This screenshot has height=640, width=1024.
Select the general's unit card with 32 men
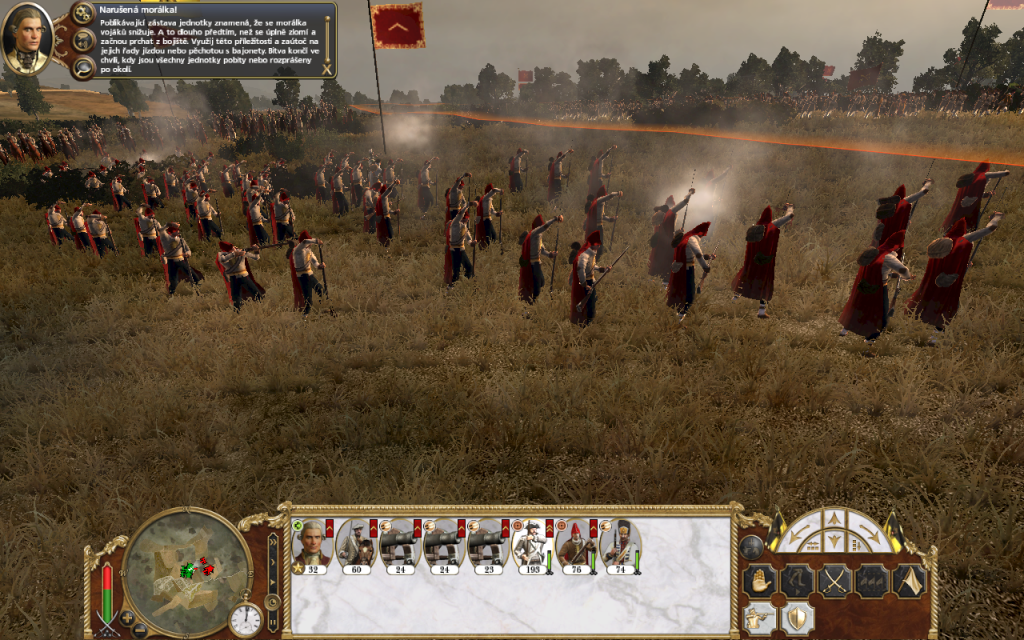pyautogui.click(x=311, y=548)
